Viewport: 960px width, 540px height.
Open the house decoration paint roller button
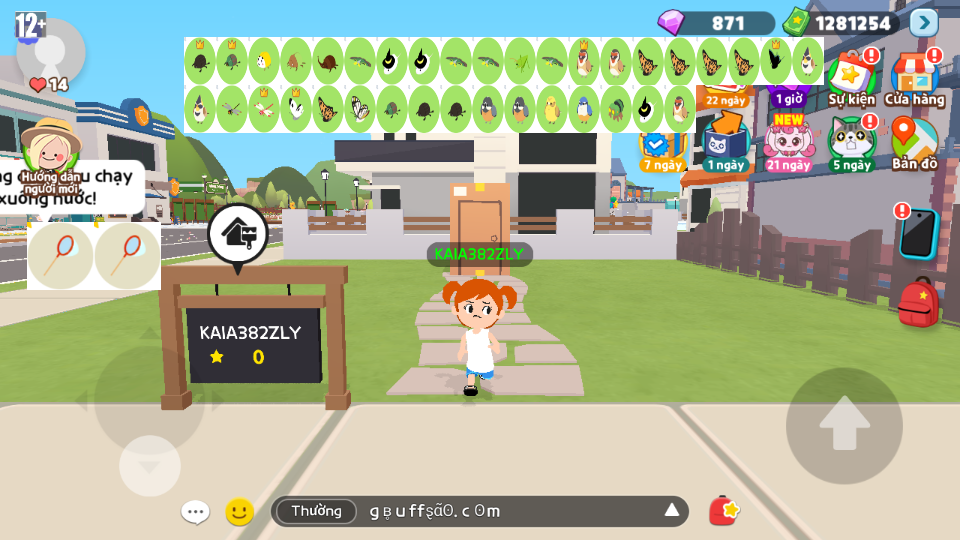(238, 235)
